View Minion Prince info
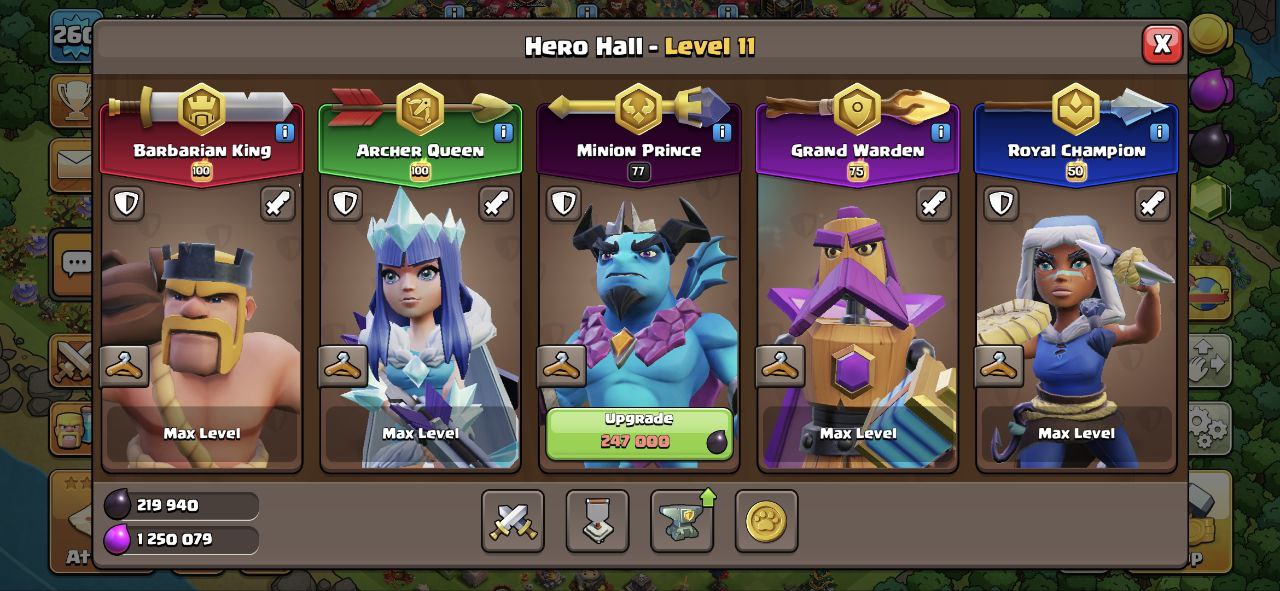Screen dimensions: 1280x591 click(x=721, y=132)
